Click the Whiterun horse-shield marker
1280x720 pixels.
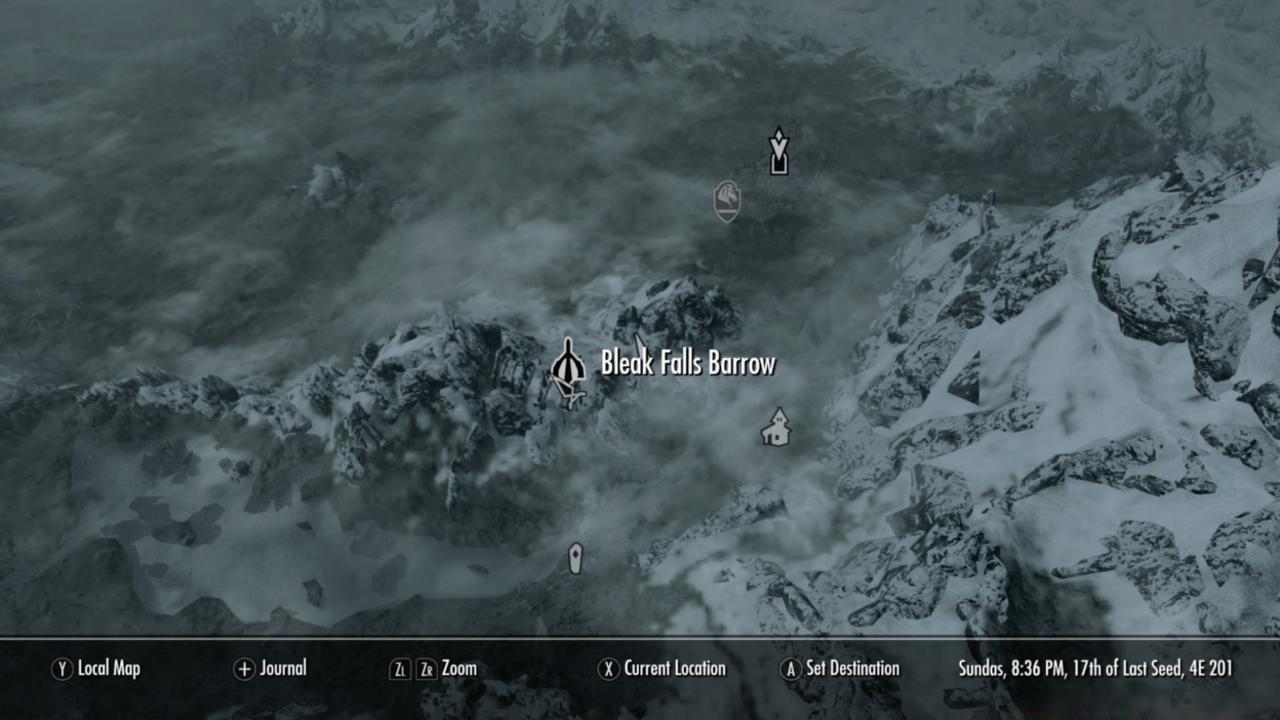click(727, 201)
